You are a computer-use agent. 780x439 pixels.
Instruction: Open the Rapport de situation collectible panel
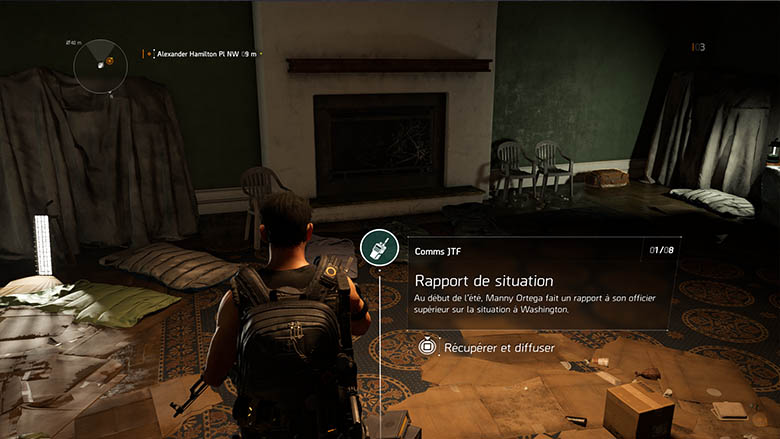541,282
